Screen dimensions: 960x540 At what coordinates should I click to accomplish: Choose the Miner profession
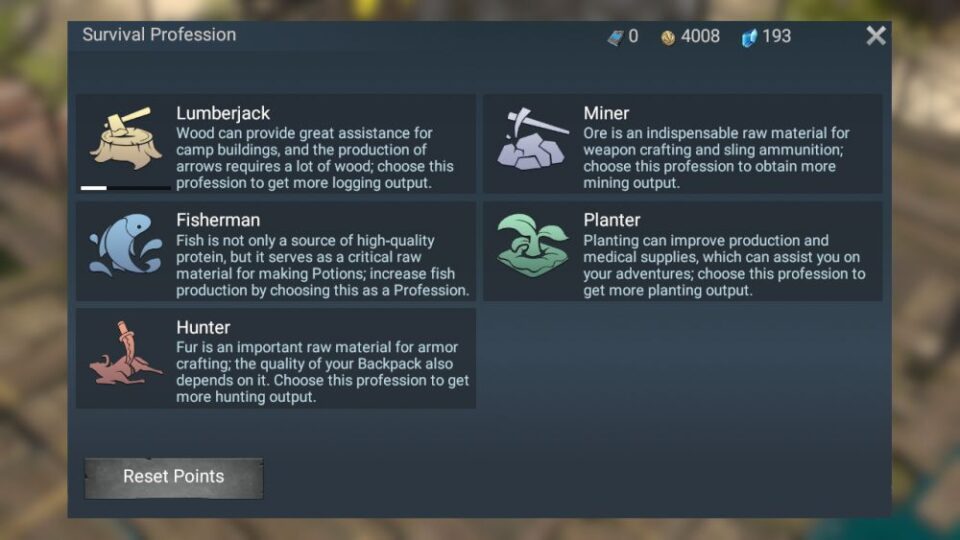point(682,144)
